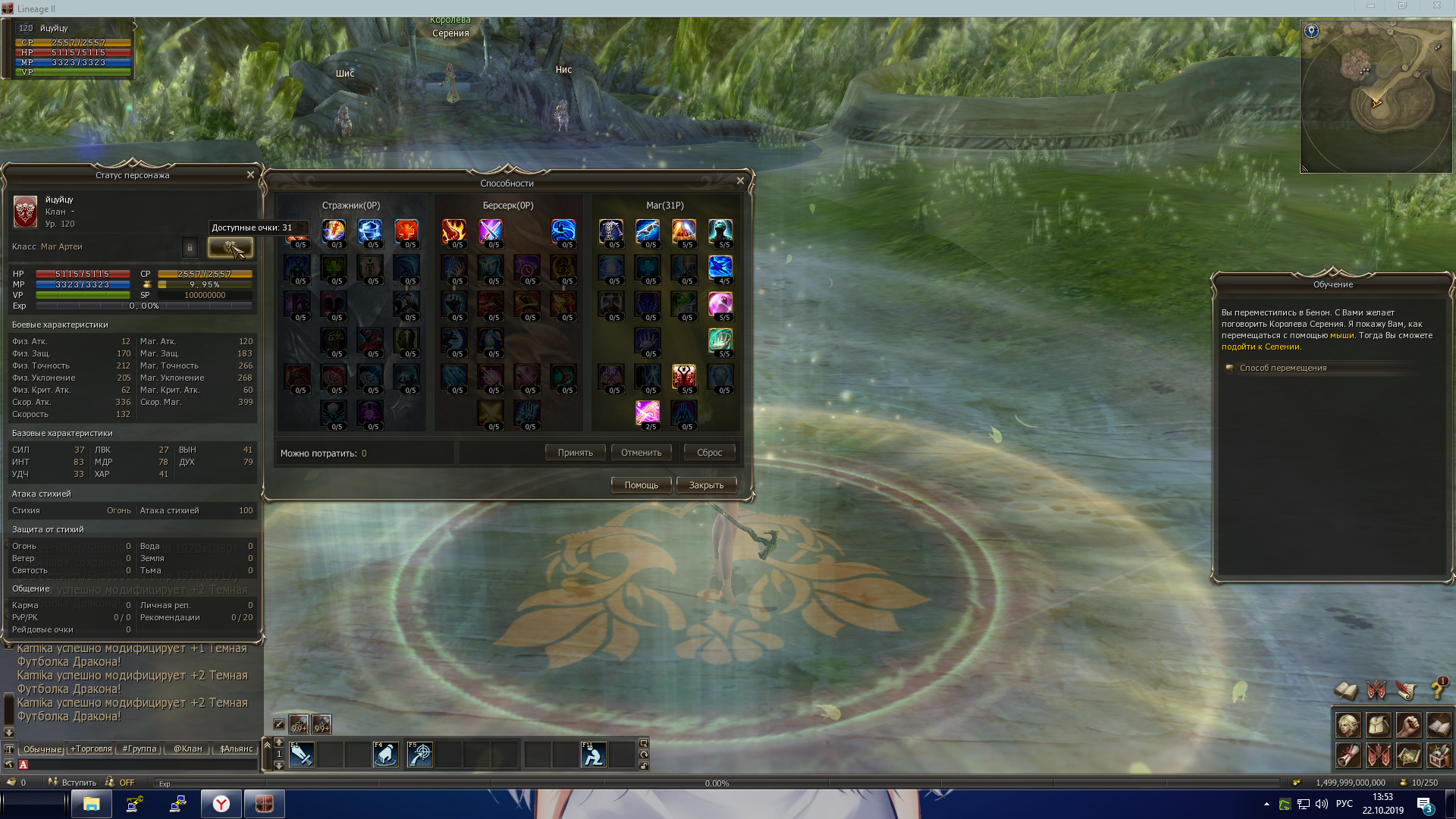Select the Способ перемещения tutorial entry
The height and width of the screenshot is (819, 1456).
1283,368
